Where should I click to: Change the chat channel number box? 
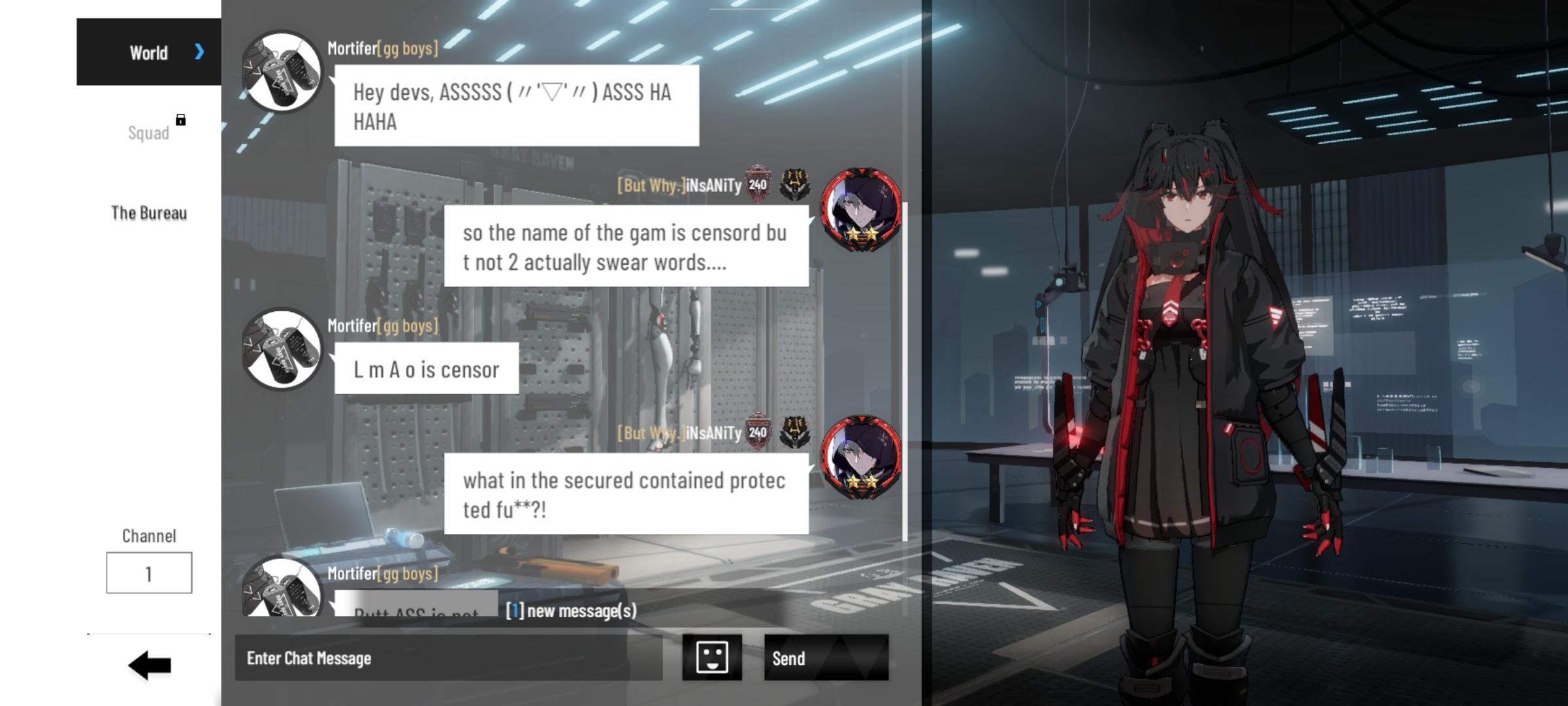149,573
